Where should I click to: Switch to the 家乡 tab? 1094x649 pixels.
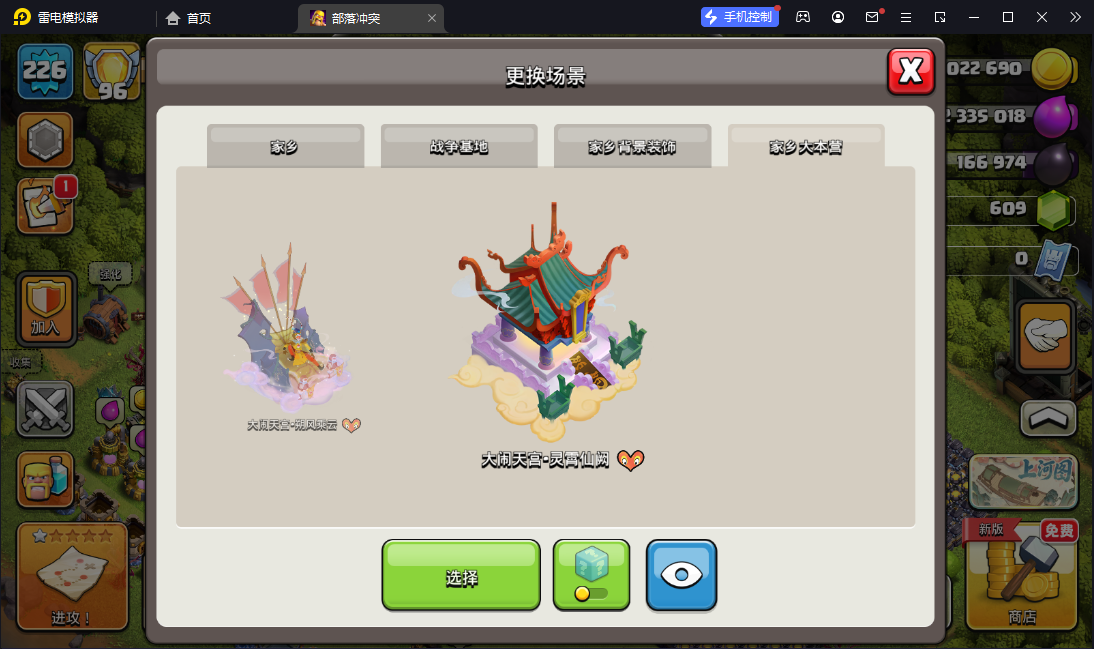285,147
